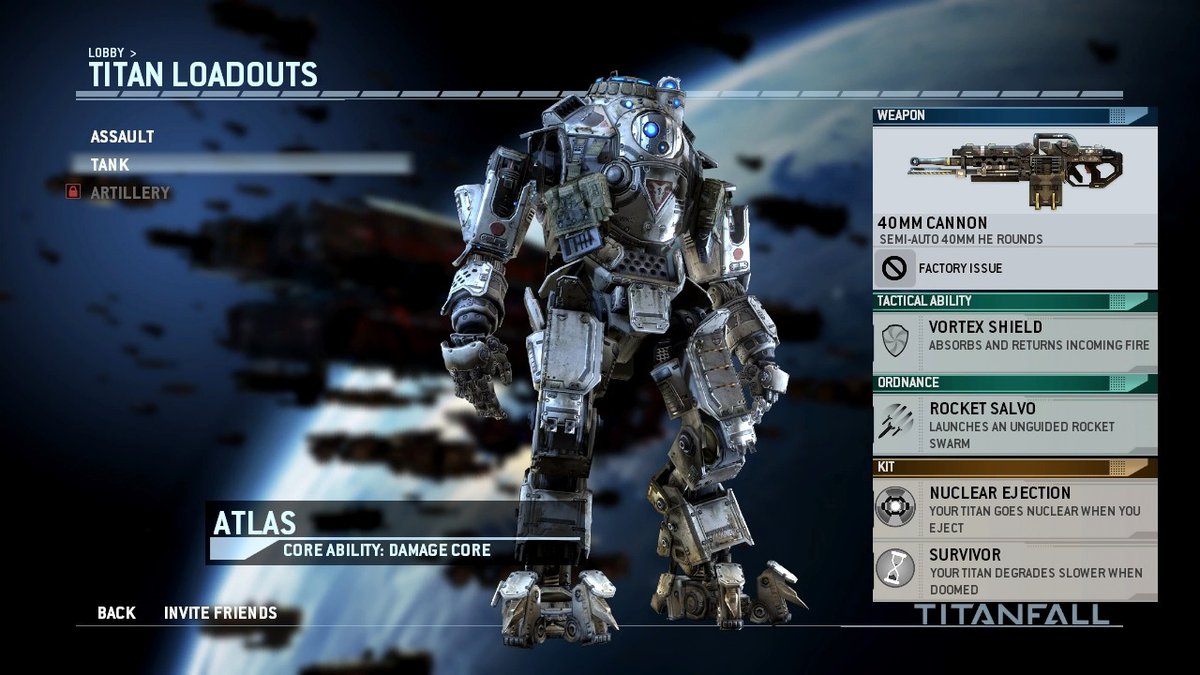1200x675 pixels.
Task: Select the locked Artillery loadout
Action: (x=130, y=192)
